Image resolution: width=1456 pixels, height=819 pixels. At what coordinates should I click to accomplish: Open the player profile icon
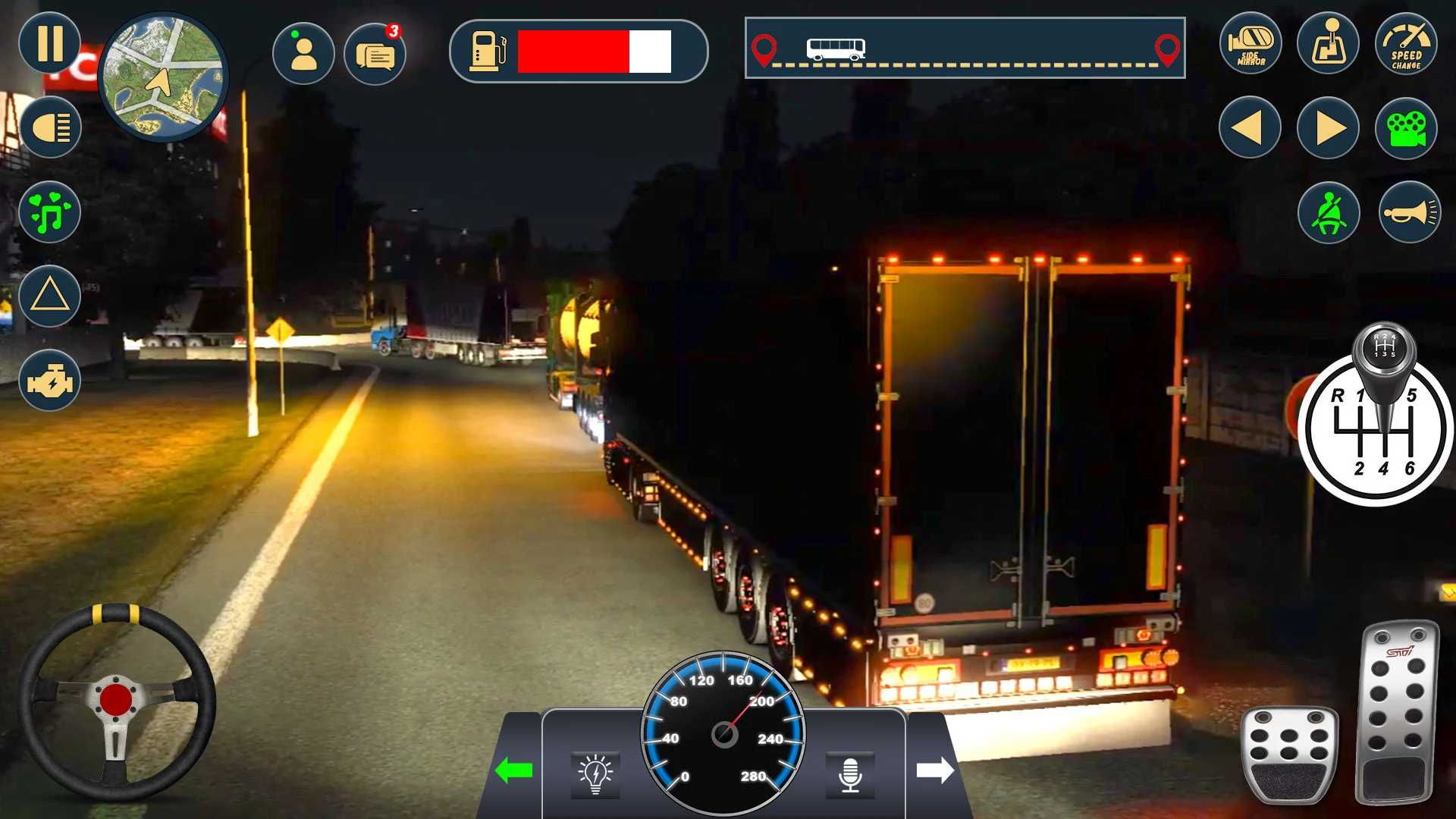click(303, 54)
